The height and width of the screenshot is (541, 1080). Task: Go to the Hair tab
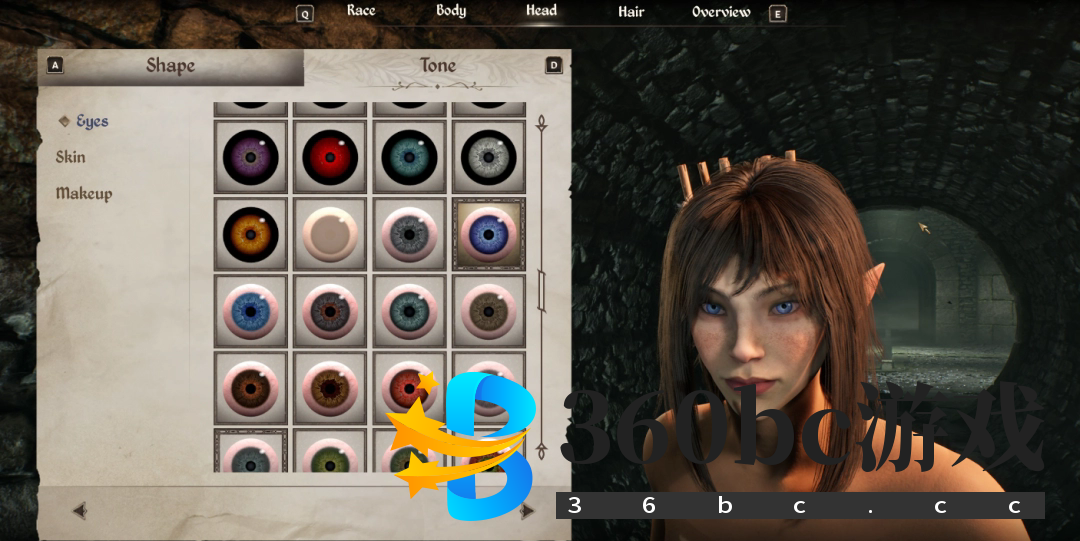tap(631, 12)
